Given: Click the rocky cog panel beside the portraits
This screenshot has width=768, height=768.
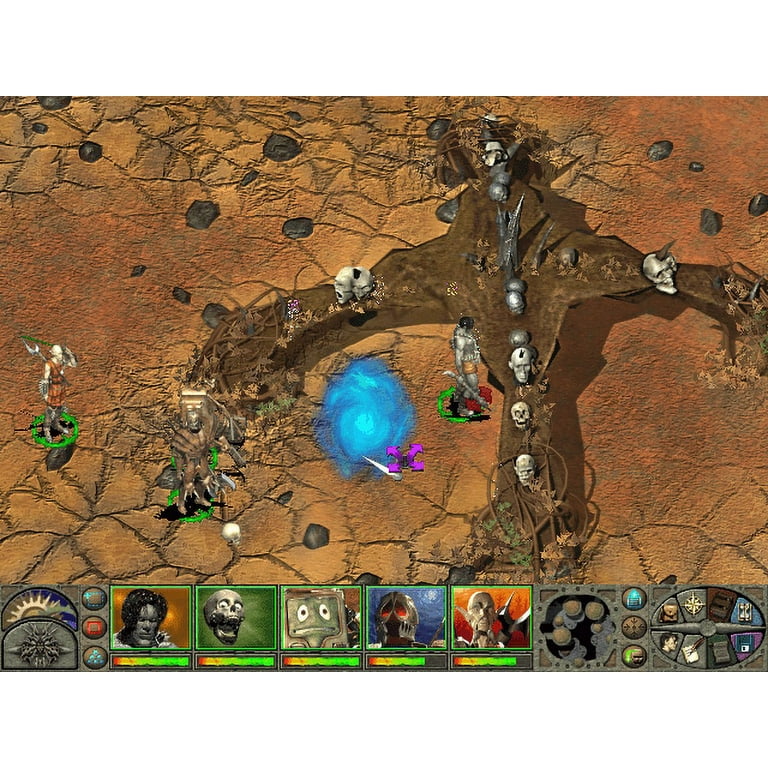Looking at the screenshot, I should (x=576, y=628).
